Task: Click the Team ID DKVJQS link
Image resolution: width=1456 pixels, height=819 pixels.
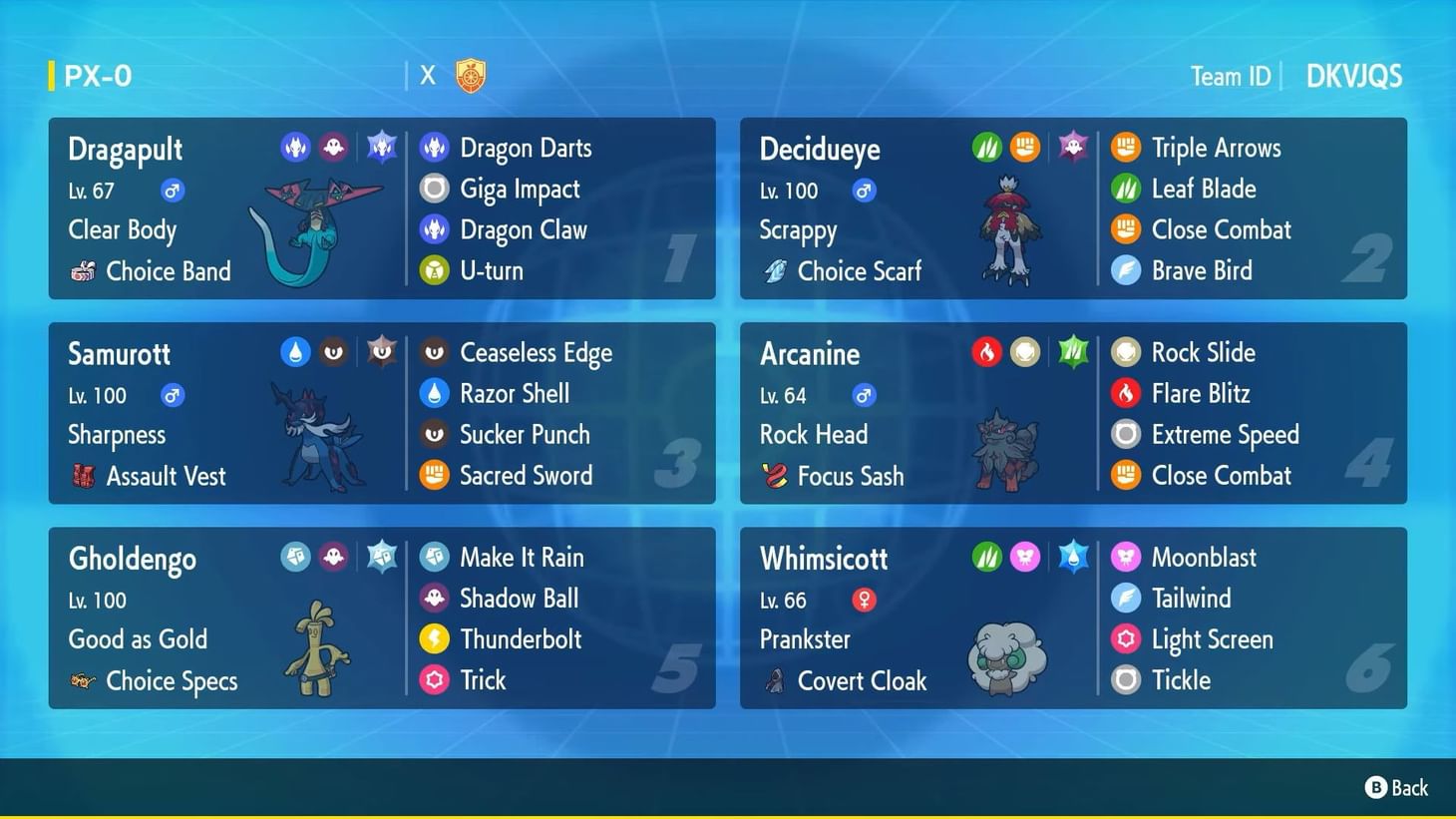Action: tap(1353, 75)
